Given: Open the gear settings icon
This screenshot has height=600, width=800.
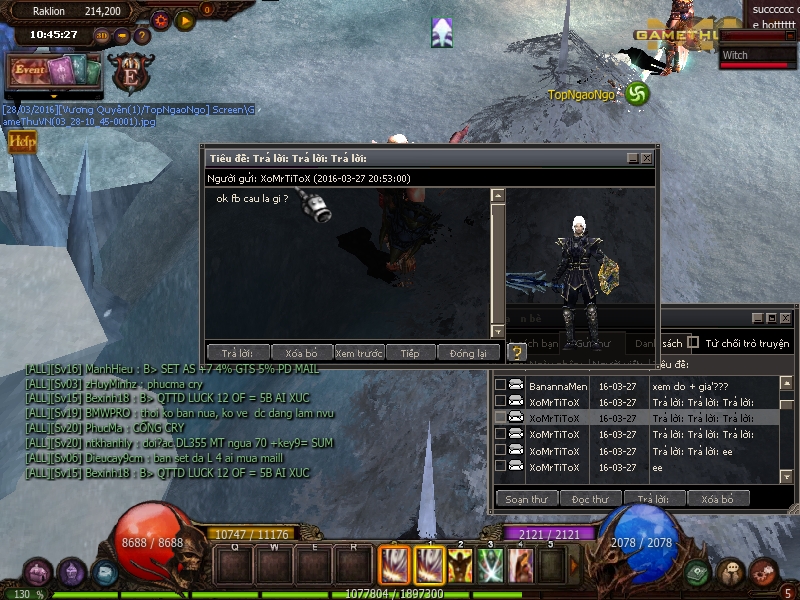Looking at the screenshot, I should [162, 19].
